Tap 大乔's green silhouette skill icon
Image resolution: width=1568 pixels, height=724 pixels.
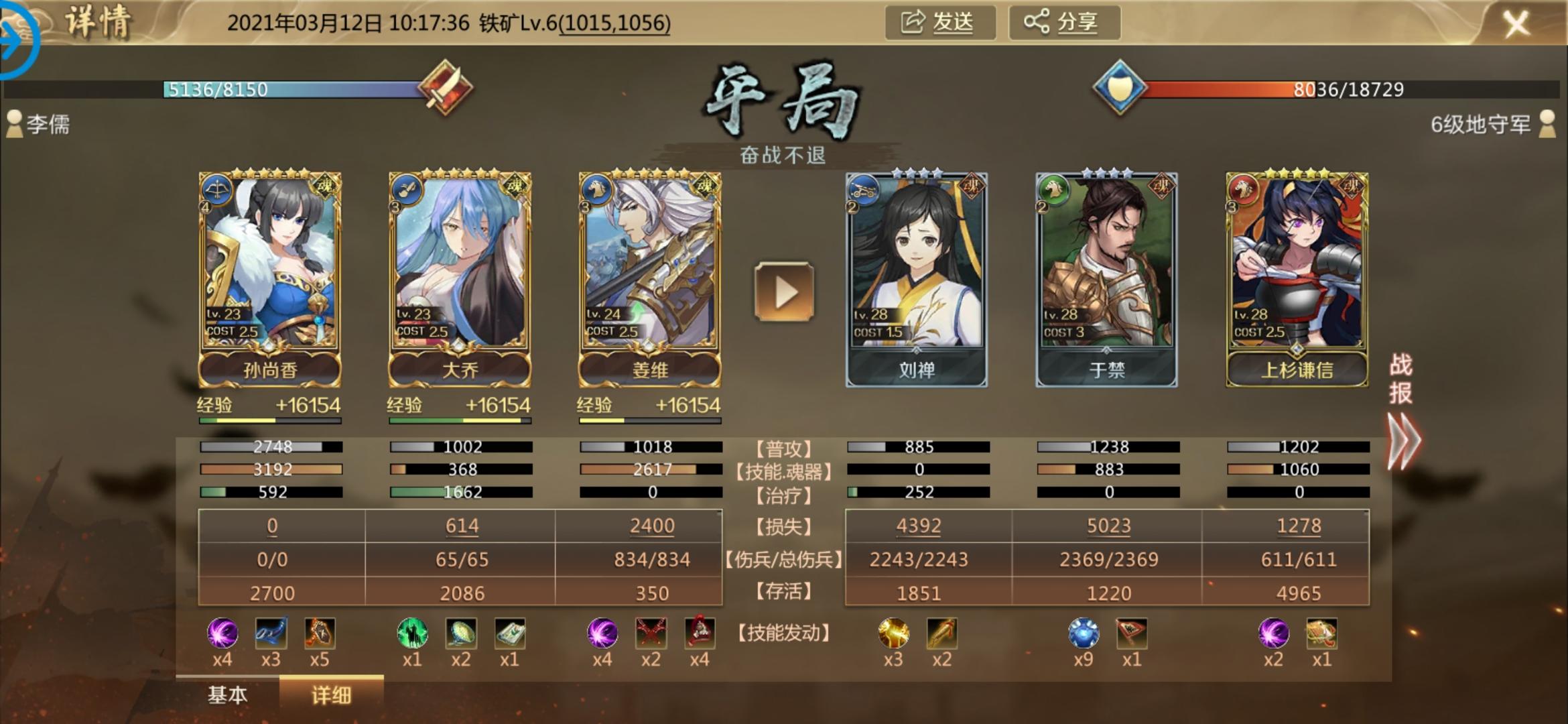point(412,633)
